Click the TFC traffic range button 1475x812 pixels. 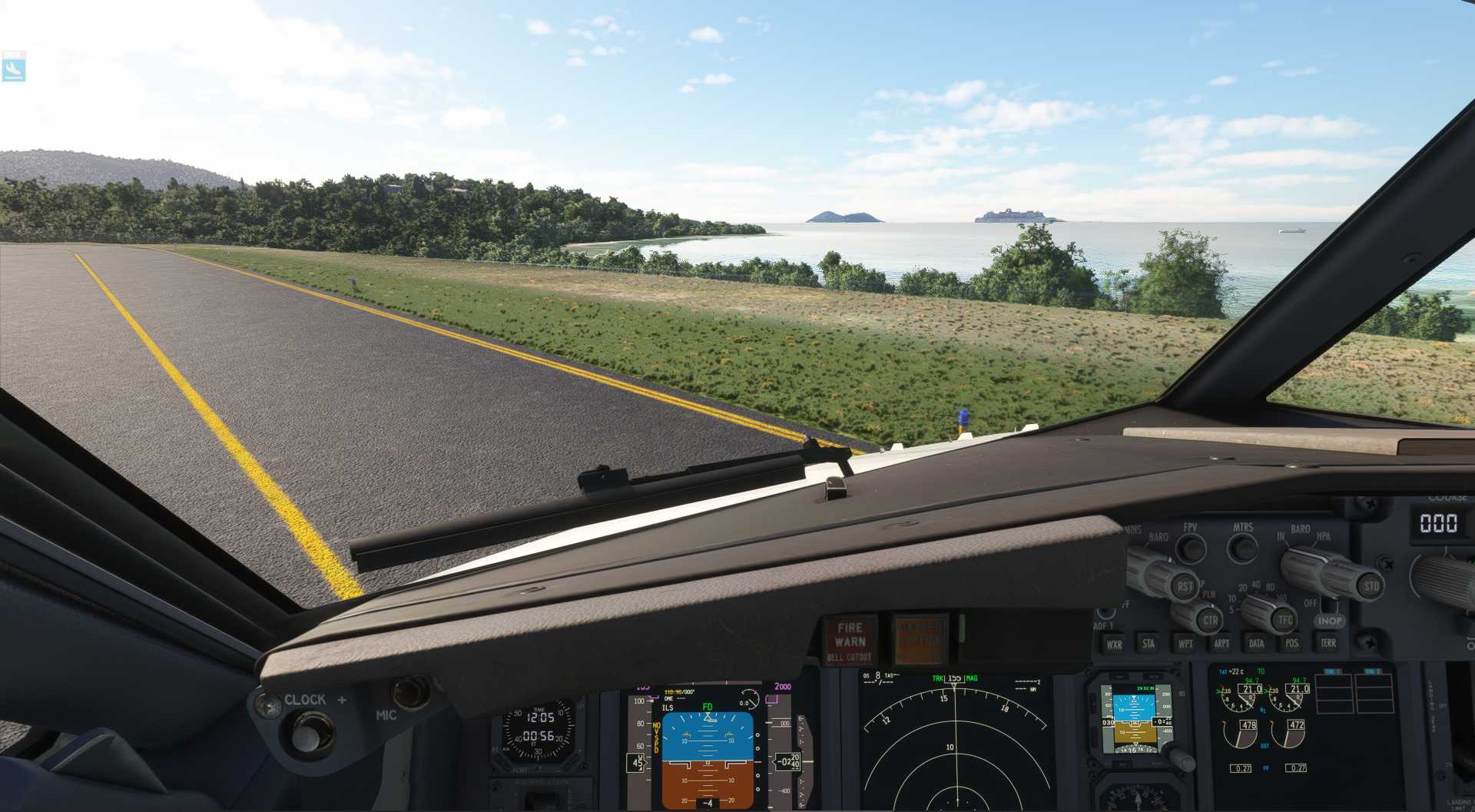1284,620
